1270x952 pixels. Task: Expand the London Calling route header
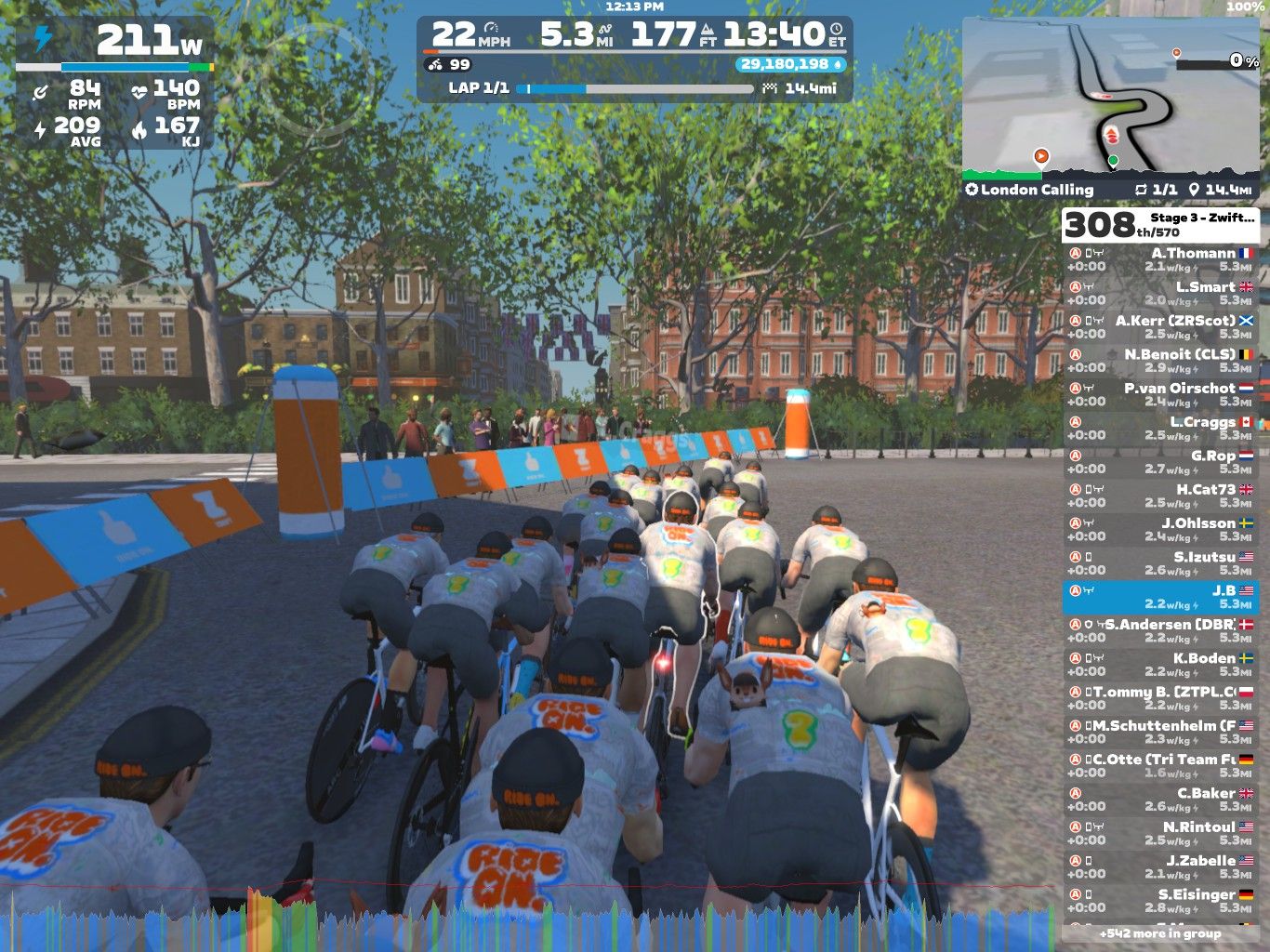1027,189
